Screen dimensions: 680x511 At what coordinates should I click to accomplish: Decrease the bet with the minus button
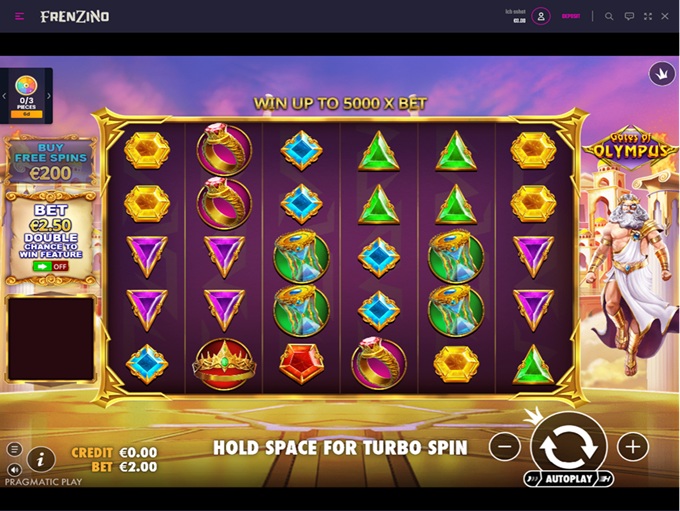505,447
